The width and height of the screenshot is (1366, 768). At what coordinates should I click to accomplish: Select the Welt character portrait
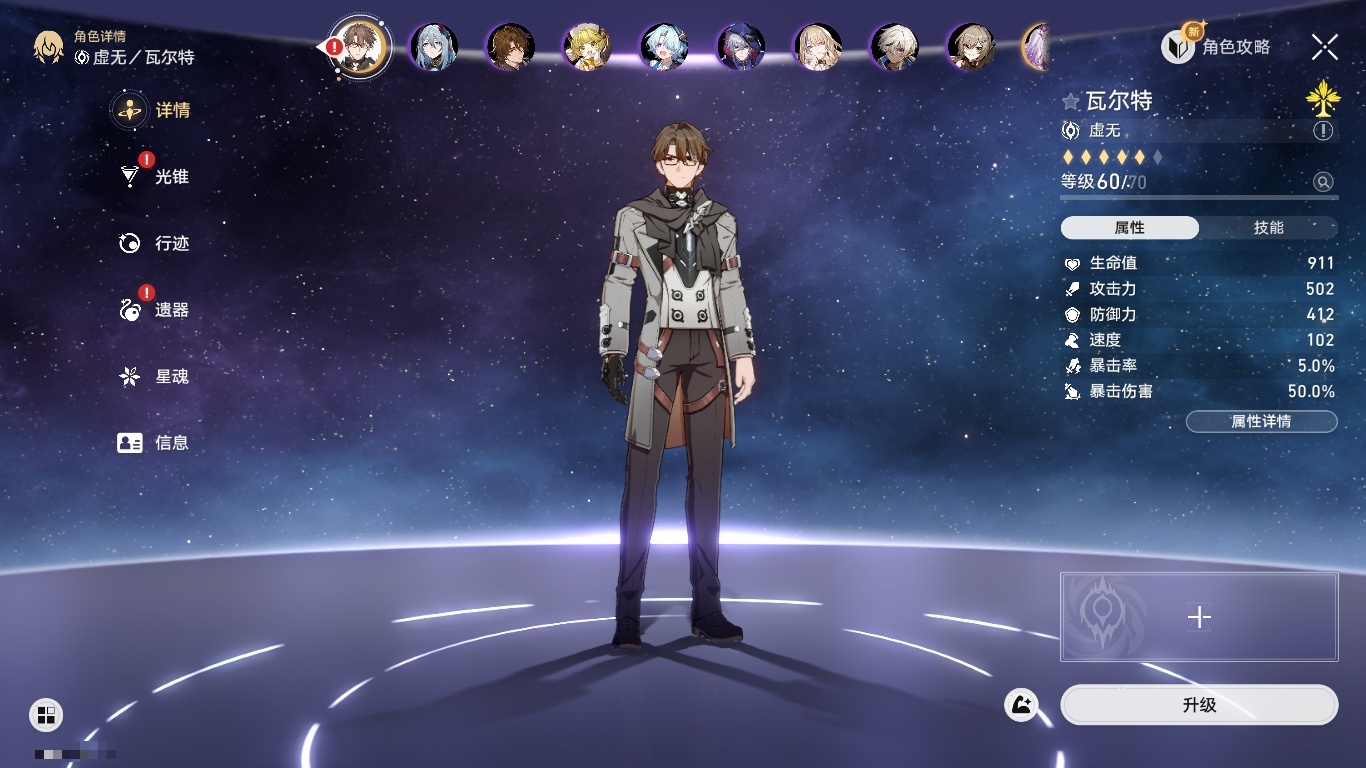pos(359,47)
